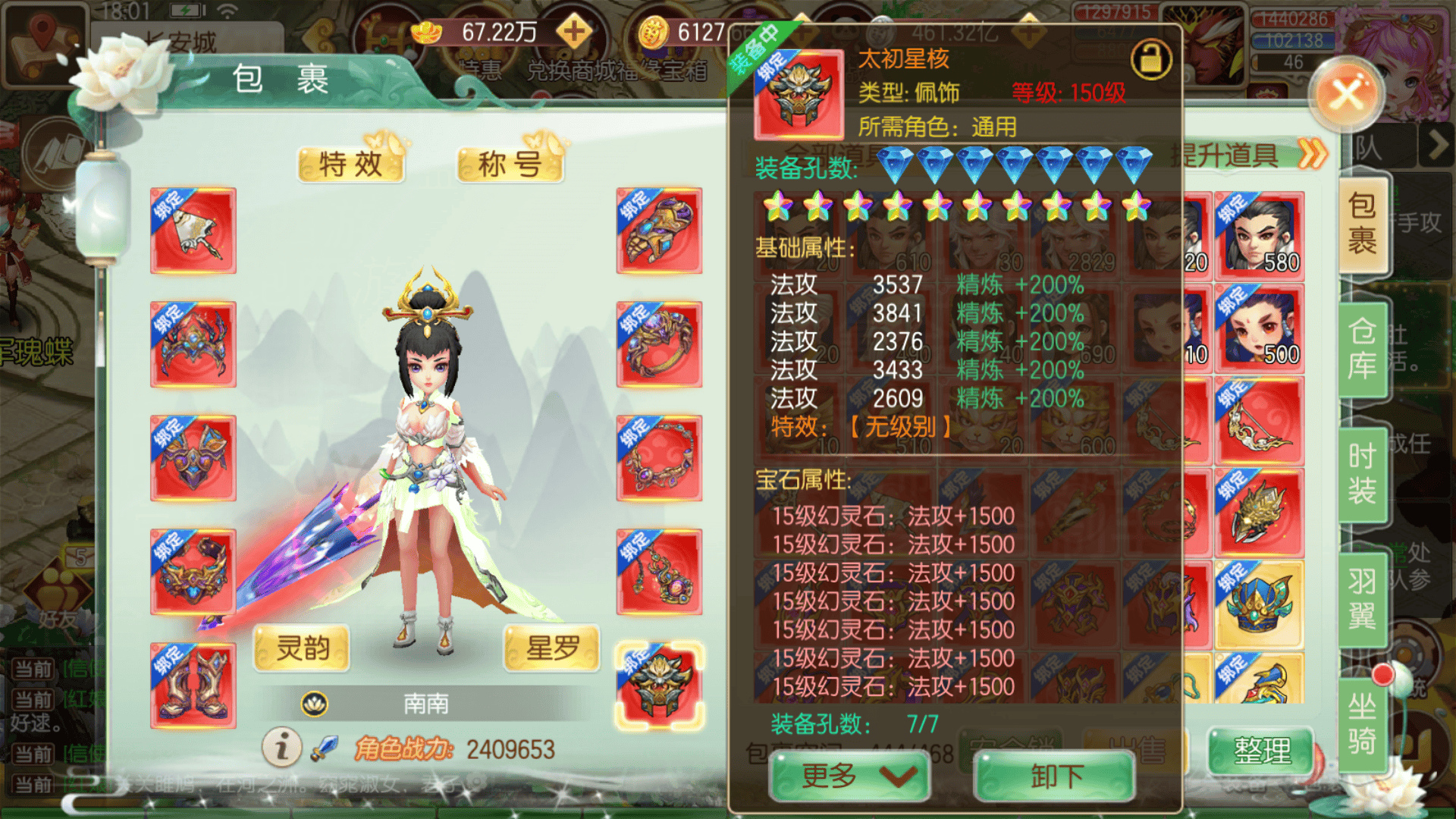1456x819 pixels.
Task: Click the lotus emblem beside name 南南
Action: point(315,703)
